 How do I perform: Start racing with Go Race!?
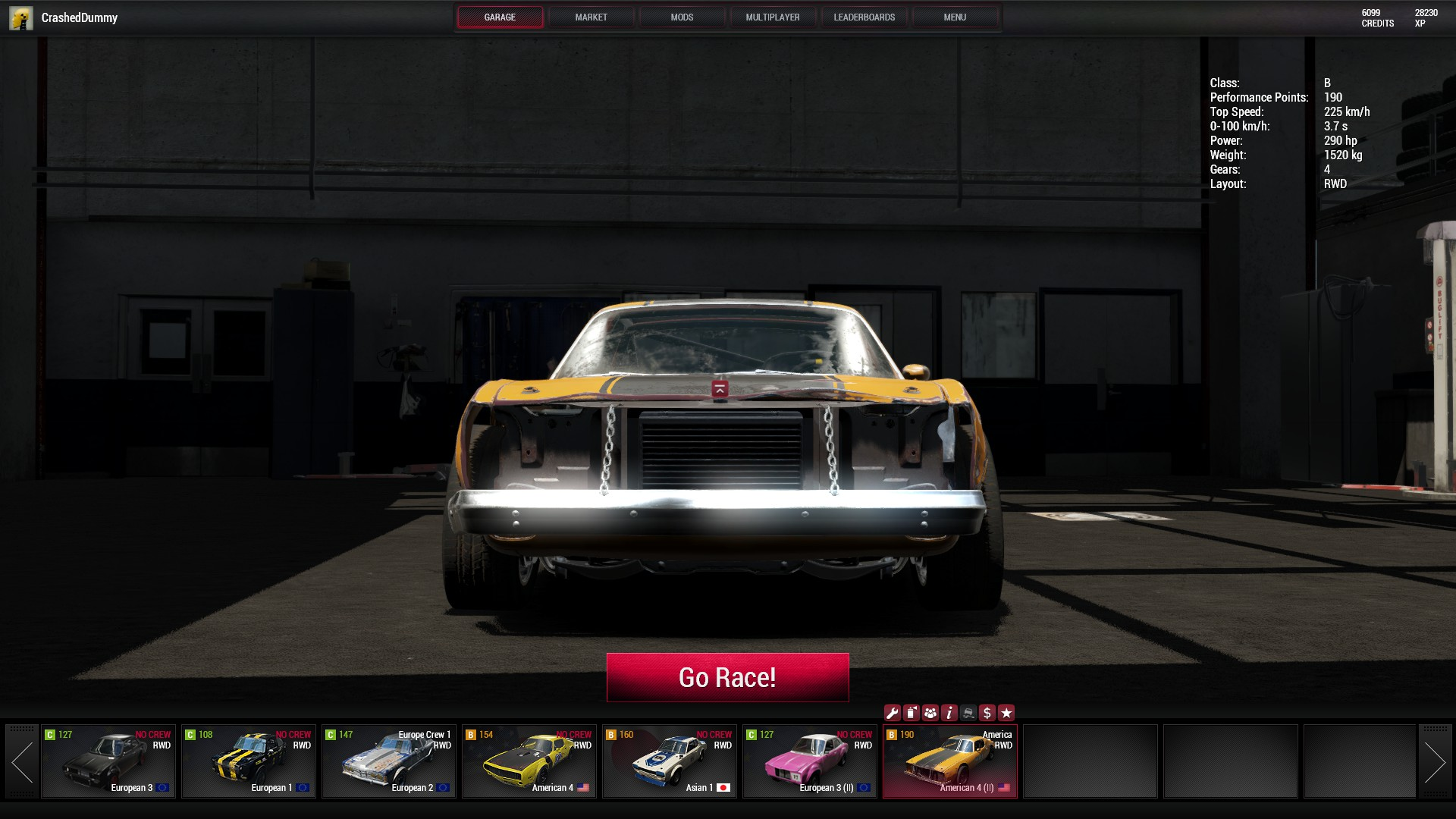point(727,677)
